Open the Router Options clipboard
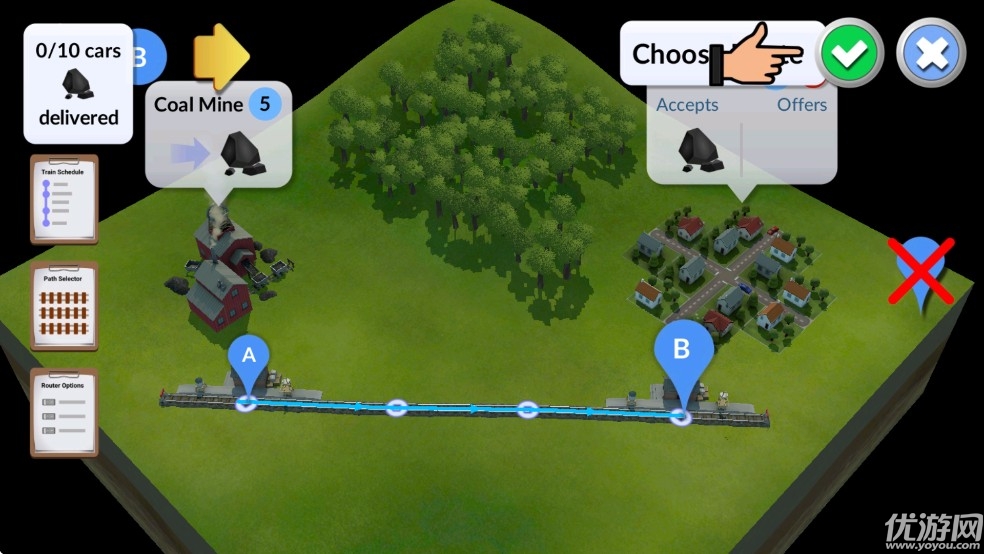The image size is (984, 554). click(63, 411)
